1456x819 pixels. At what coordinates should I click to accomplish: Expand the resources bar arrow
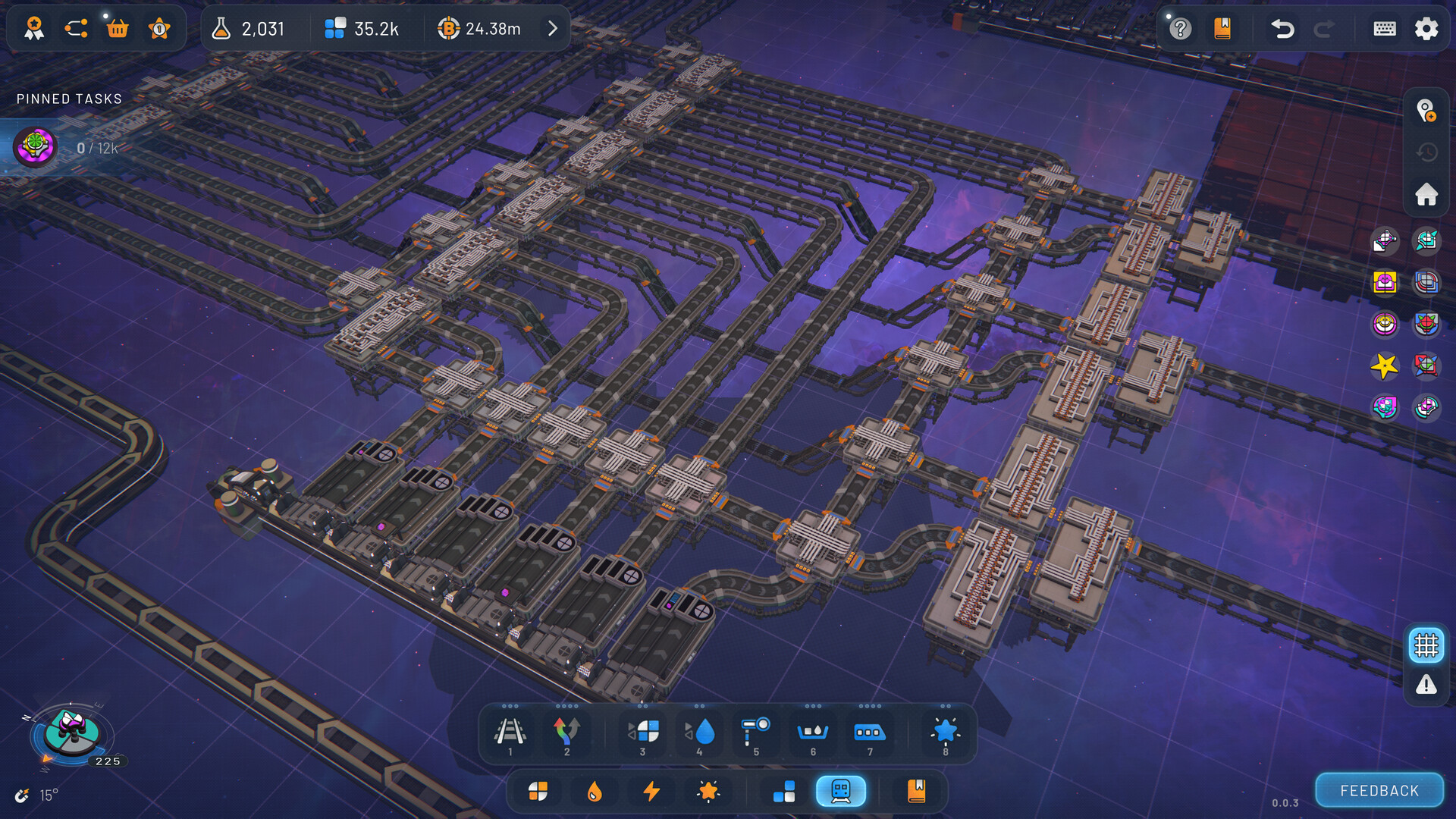553,29
